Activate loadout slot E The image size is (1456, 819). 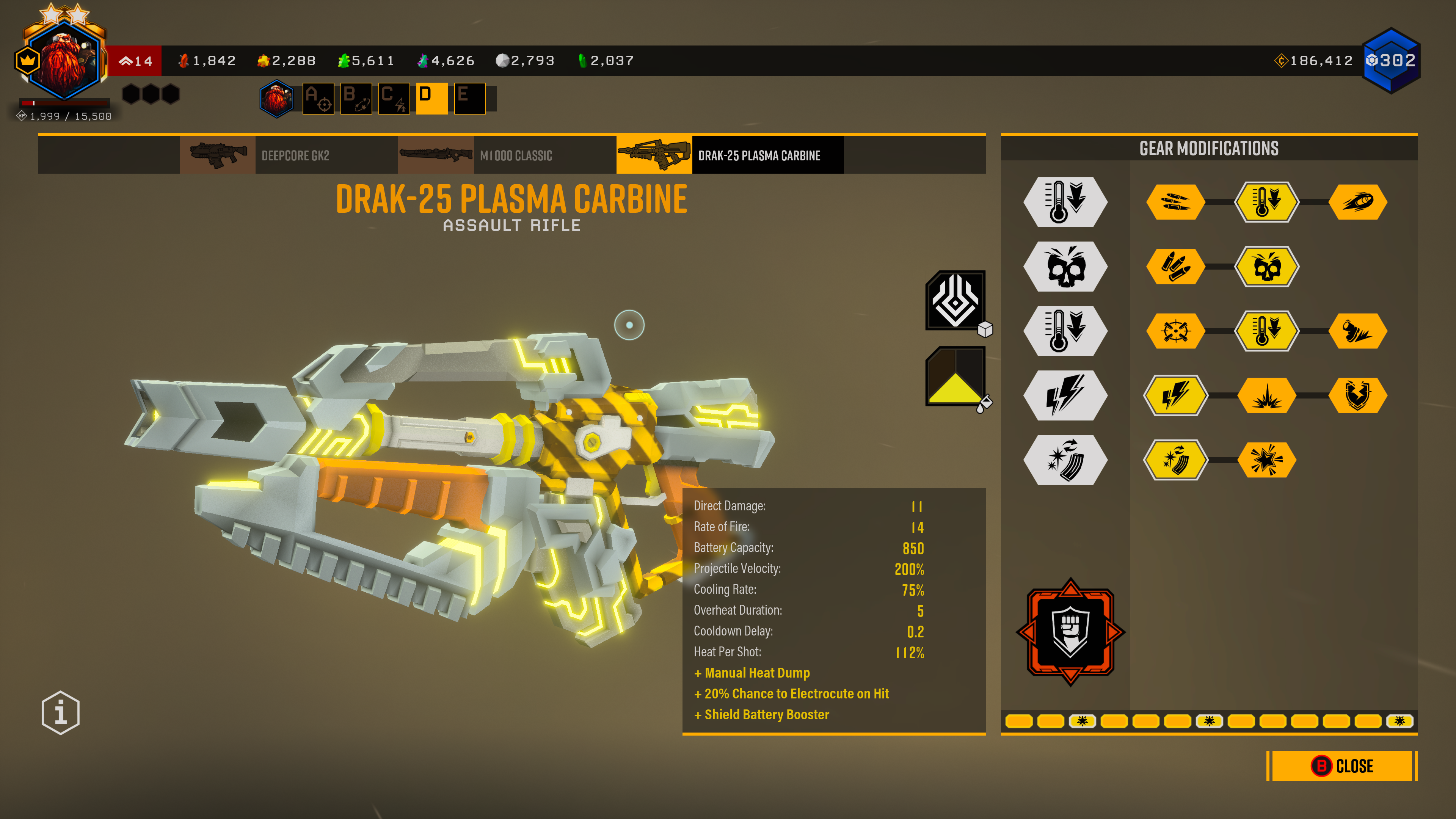point(470,98)
